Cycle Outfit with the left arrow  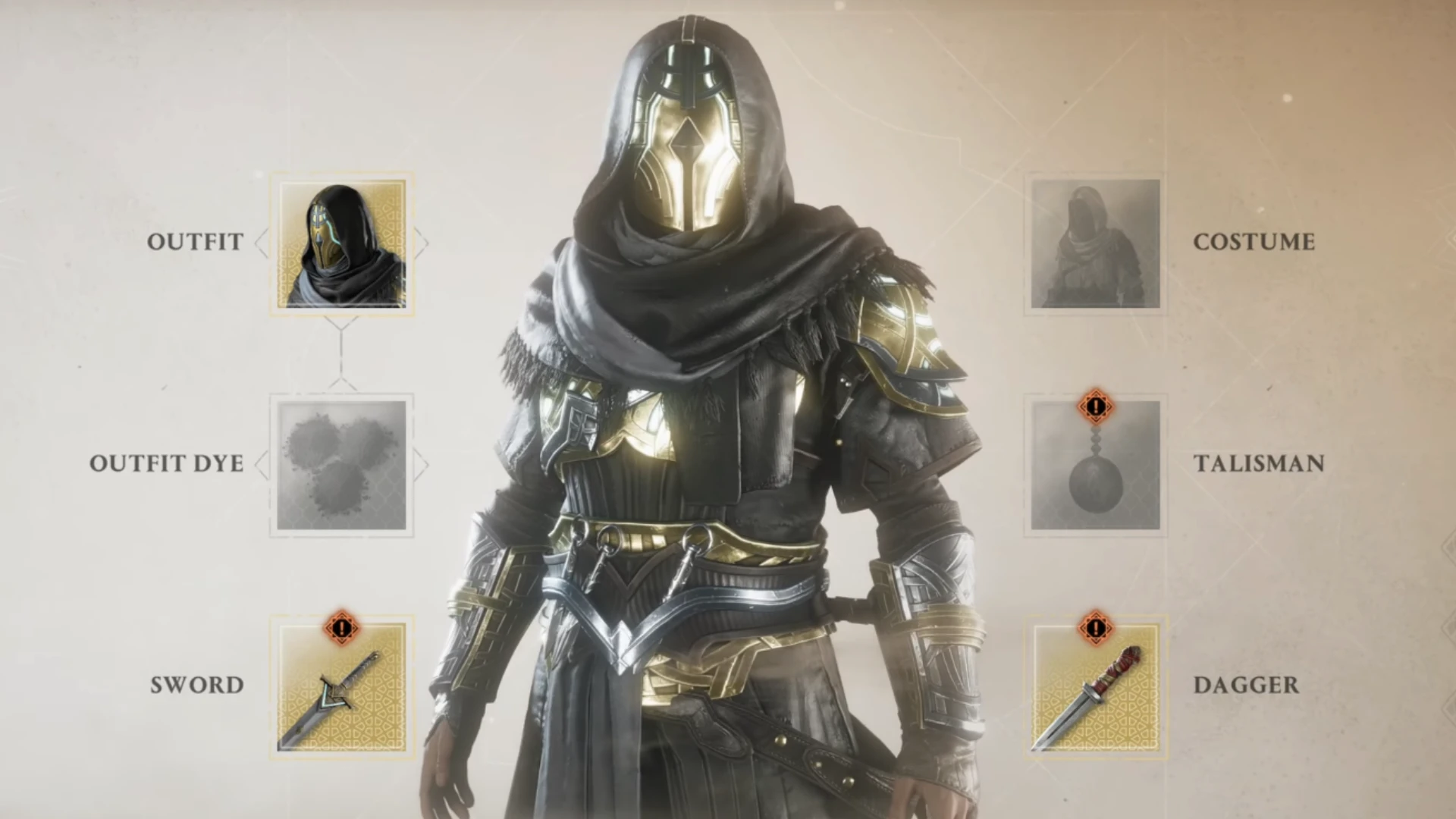point(262,243)
